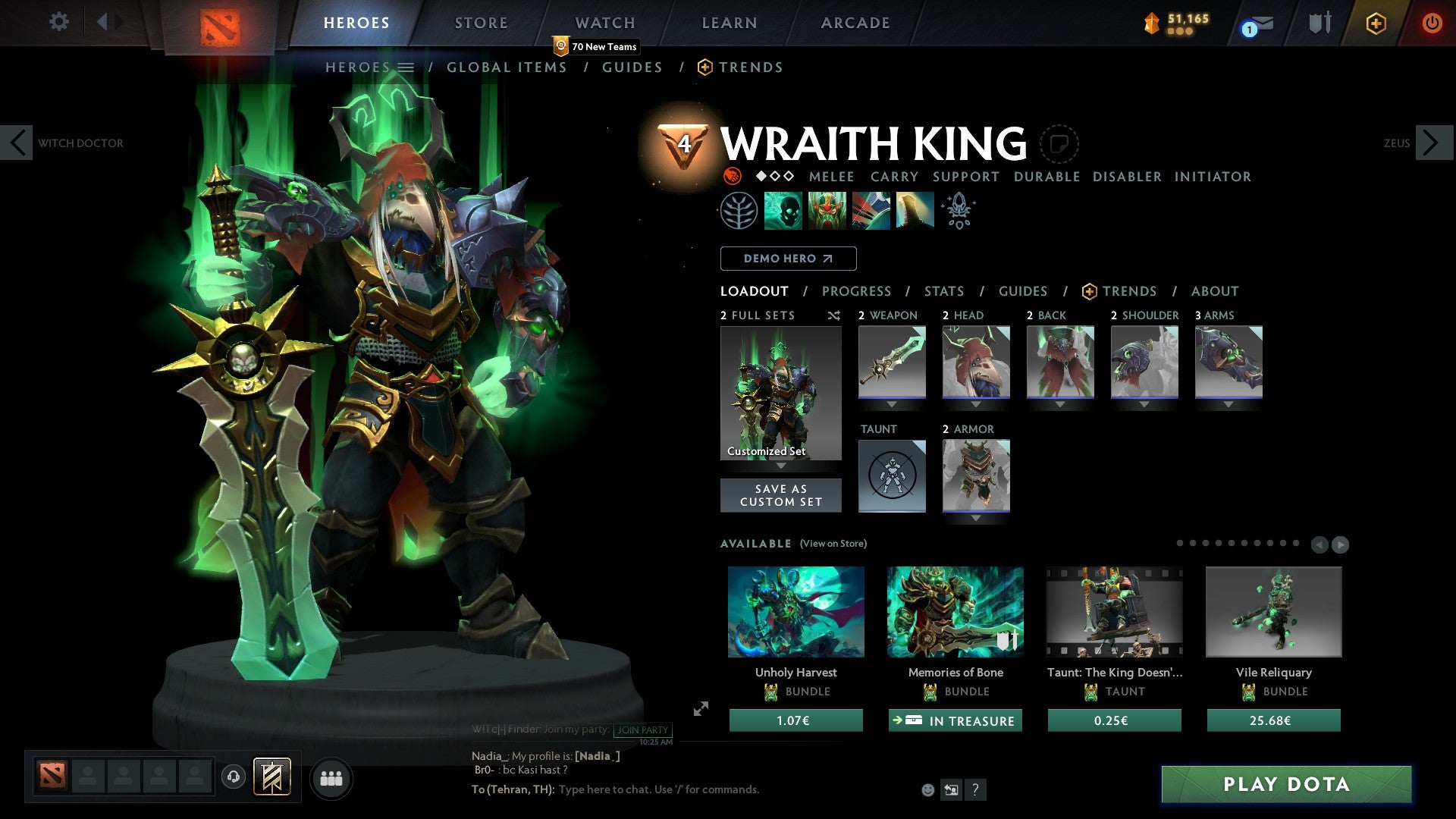Open the friends list icon near party slots
This screenshot has width=1456, height=819.
point(331,778)
